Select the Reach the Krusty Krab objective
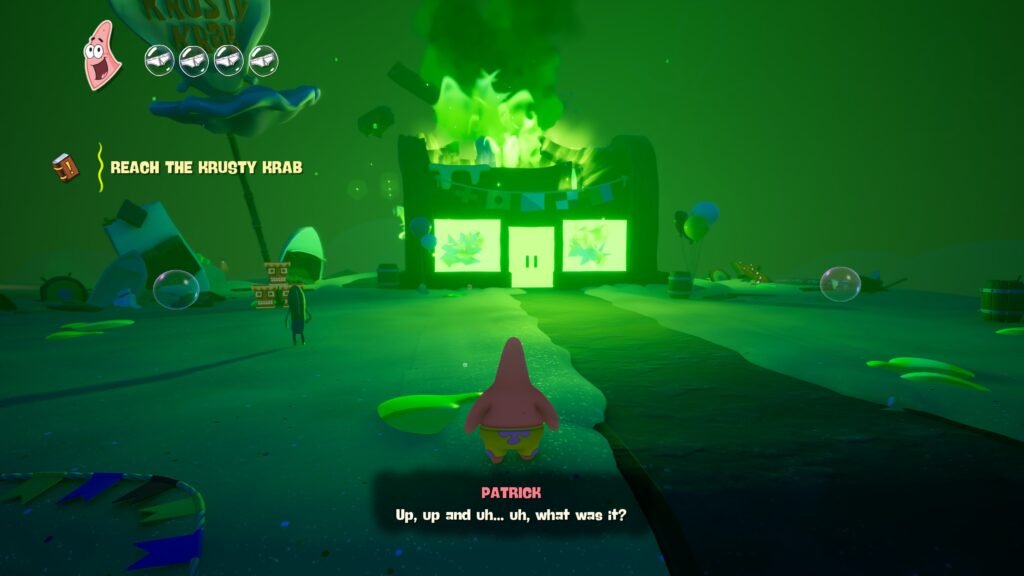This screenshot has width=1024, height=576. click(205, 167)
